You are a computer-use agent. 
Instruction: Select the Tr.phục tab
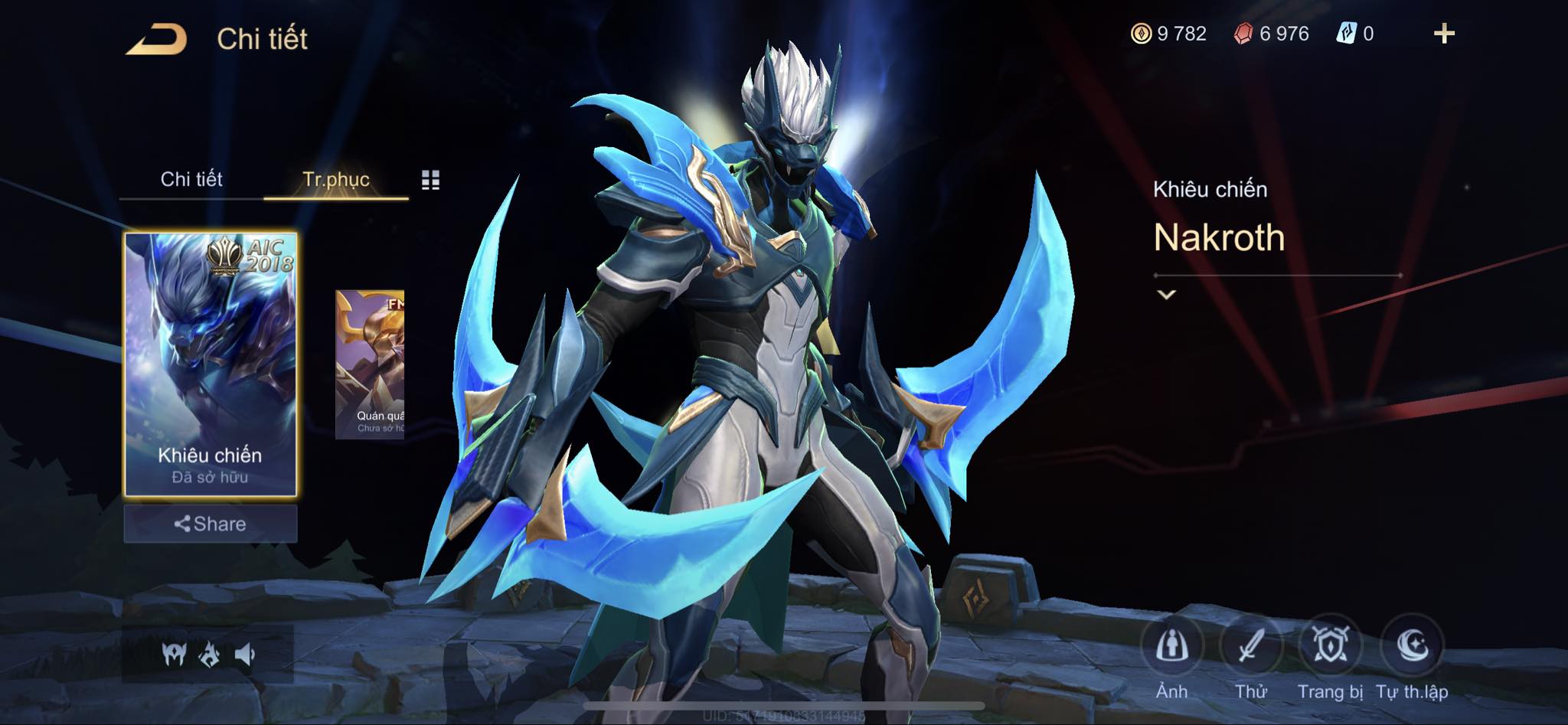[x=336, y=179]
